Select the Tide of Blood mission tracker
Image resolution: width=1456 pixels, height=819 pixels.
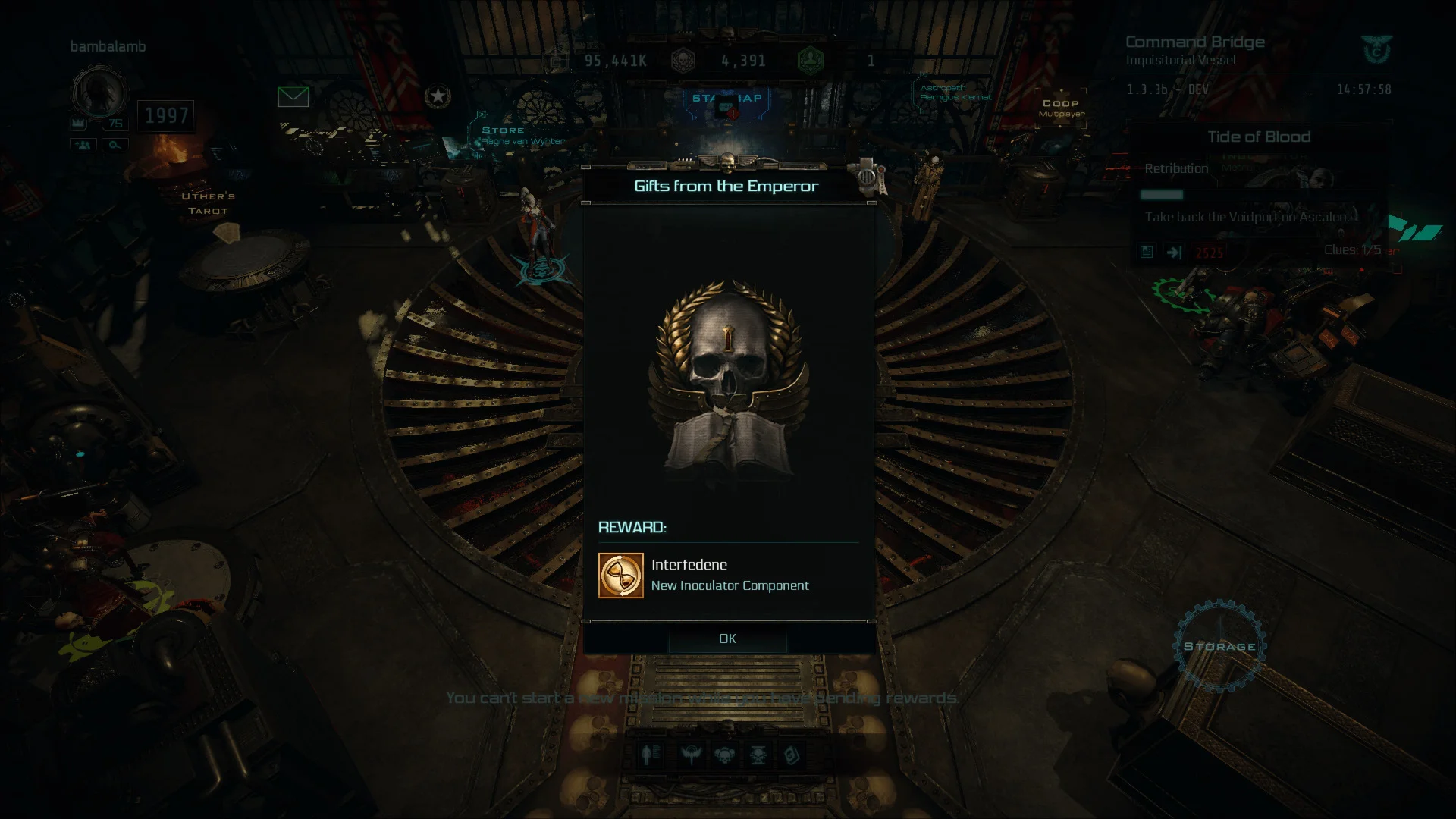click(x=1259, y=137)
